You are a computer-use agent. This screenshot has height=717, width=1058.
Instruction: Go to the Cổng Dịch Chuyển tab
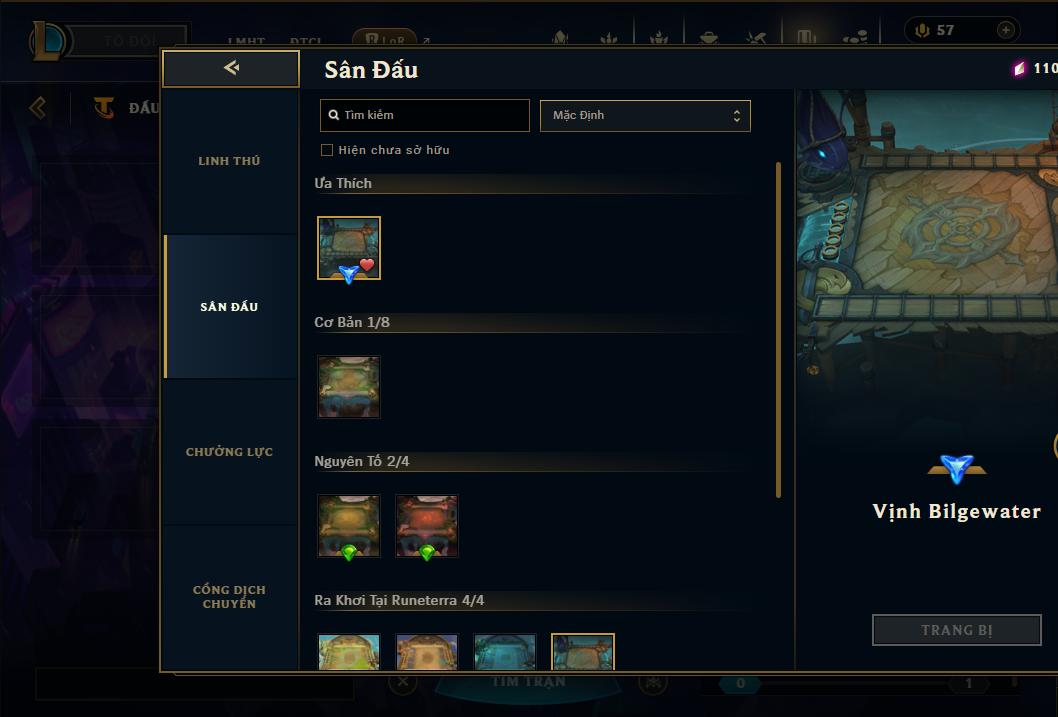coord(229,596)
